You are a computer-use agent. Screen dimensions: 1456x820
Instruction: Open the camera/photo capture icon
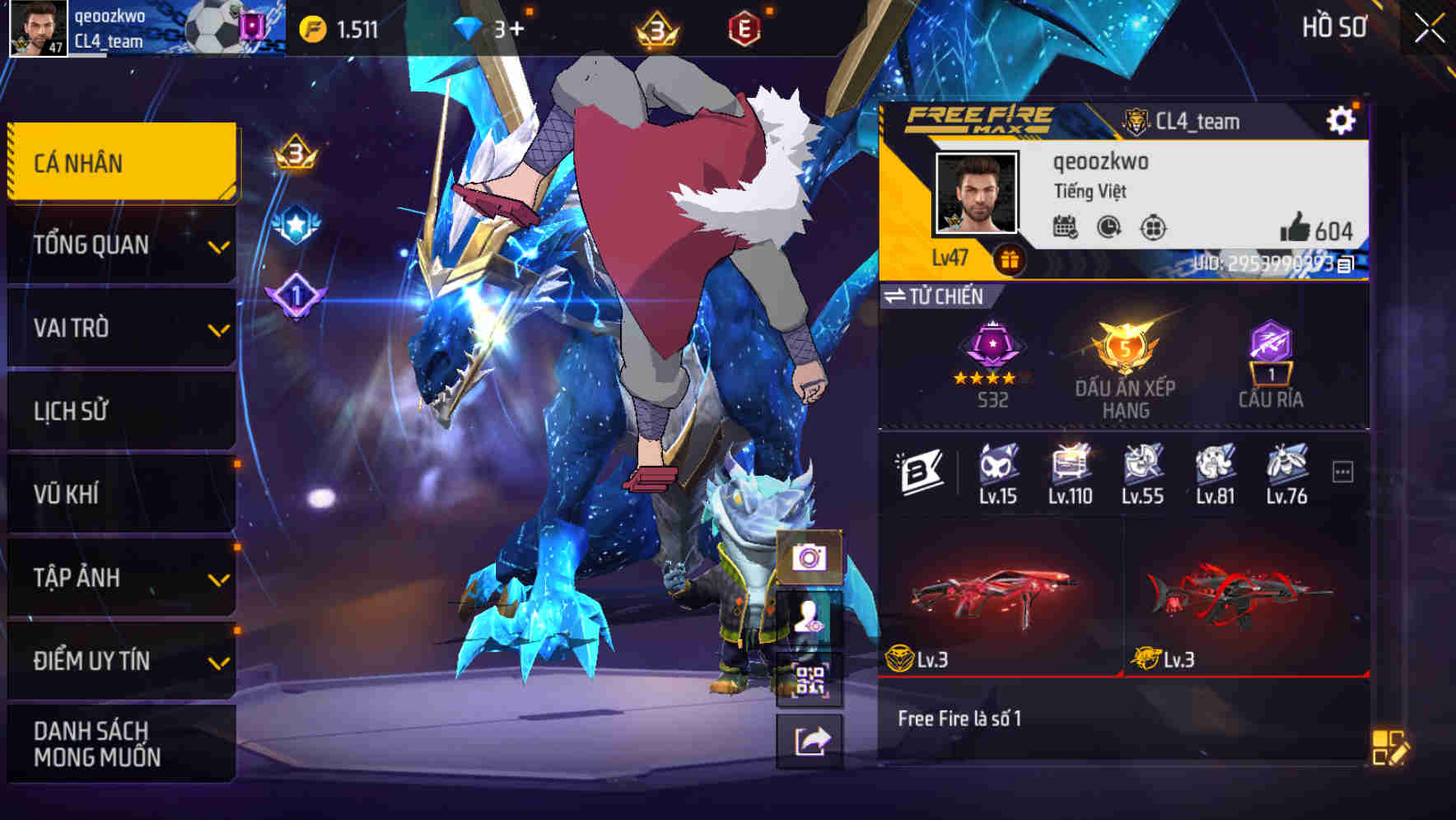(811, 559)
